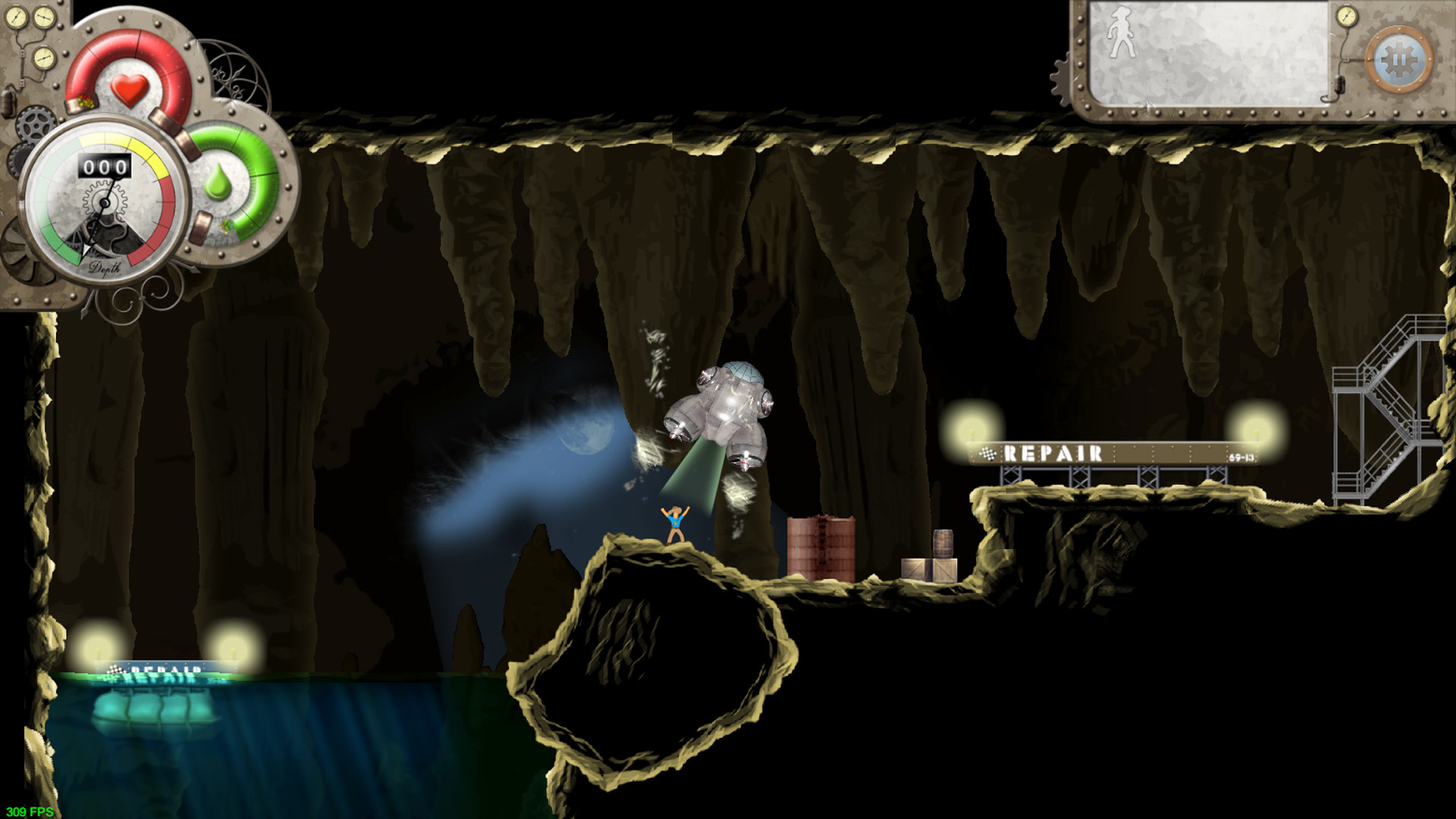Click the checkered flag on the REPAIR sign

coord(987,453)
